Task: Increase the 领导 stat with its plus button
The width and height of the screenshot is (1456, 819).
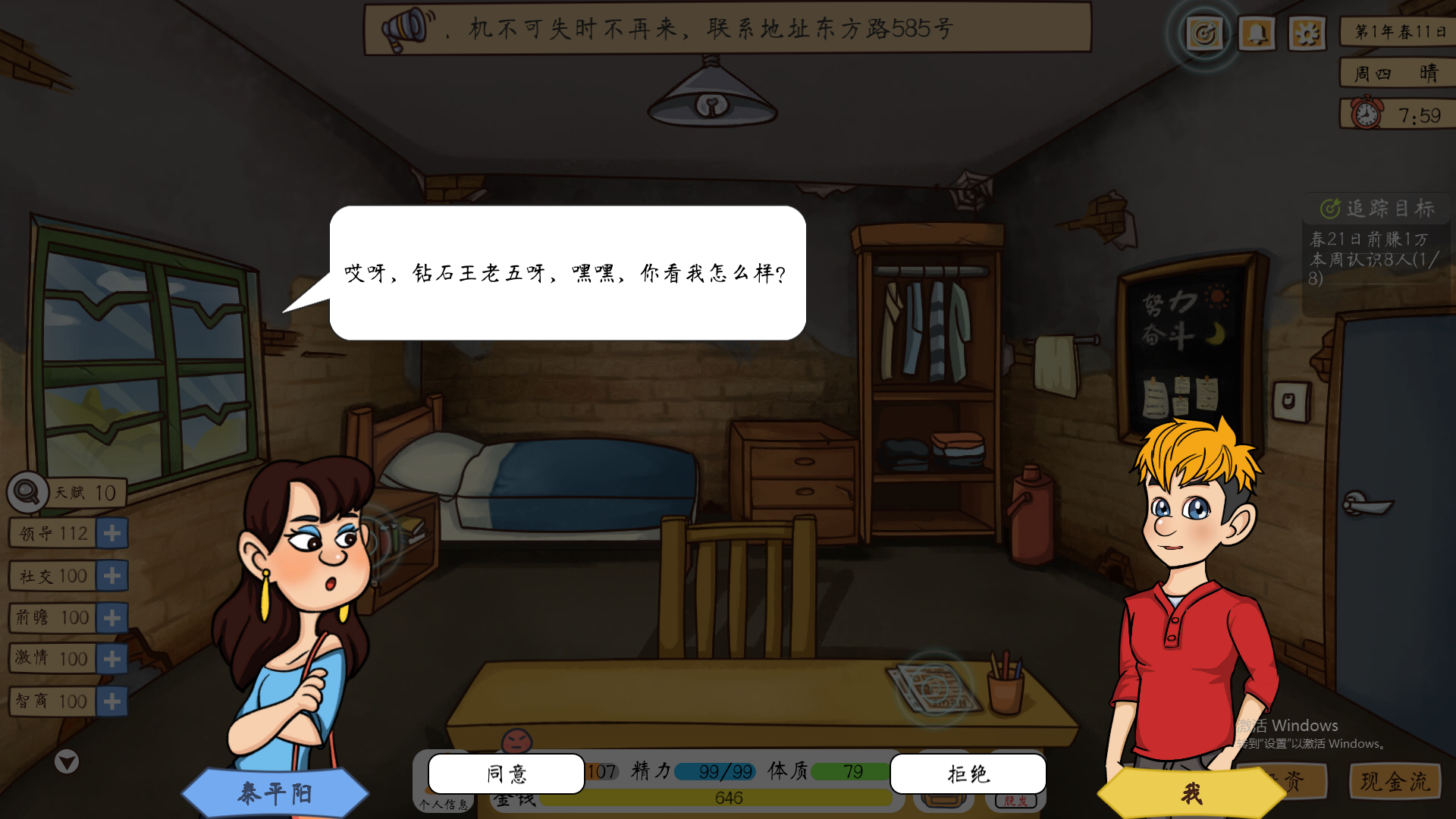Action: (x=112, y=533)
